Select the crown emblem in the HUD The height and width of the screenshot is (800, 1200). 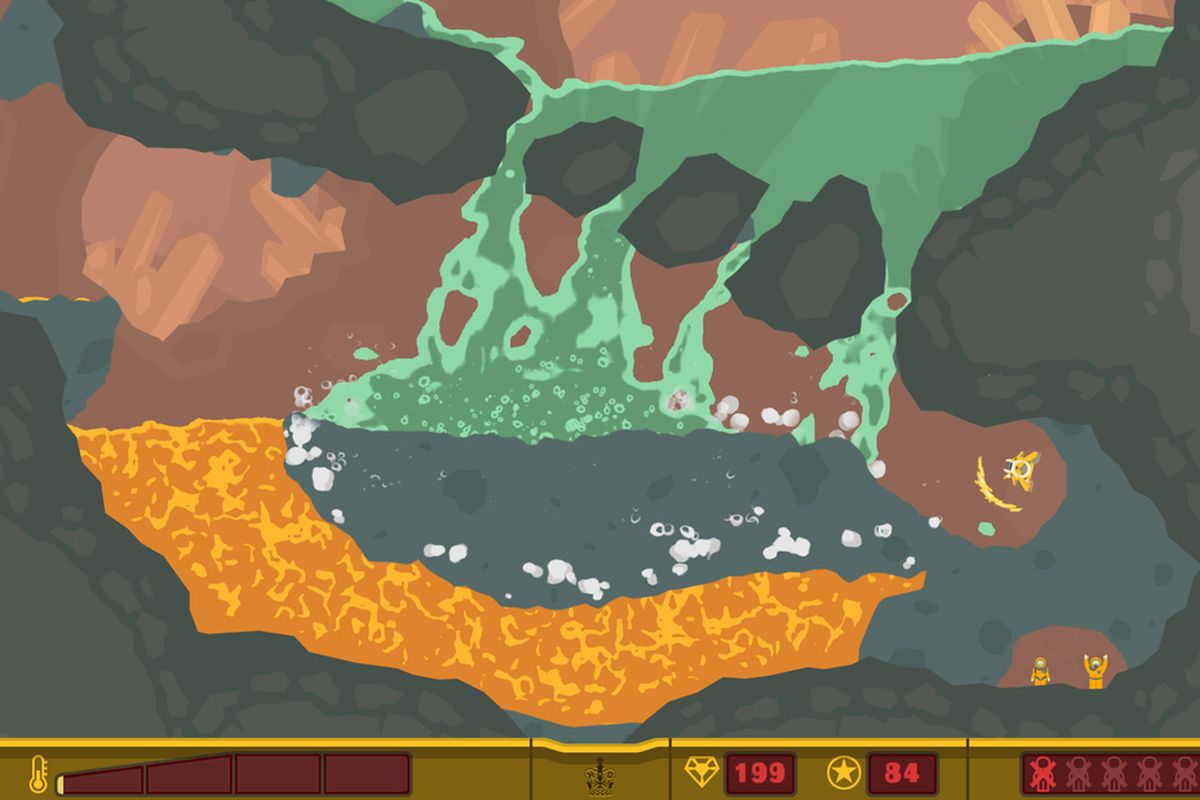[599, 774]
